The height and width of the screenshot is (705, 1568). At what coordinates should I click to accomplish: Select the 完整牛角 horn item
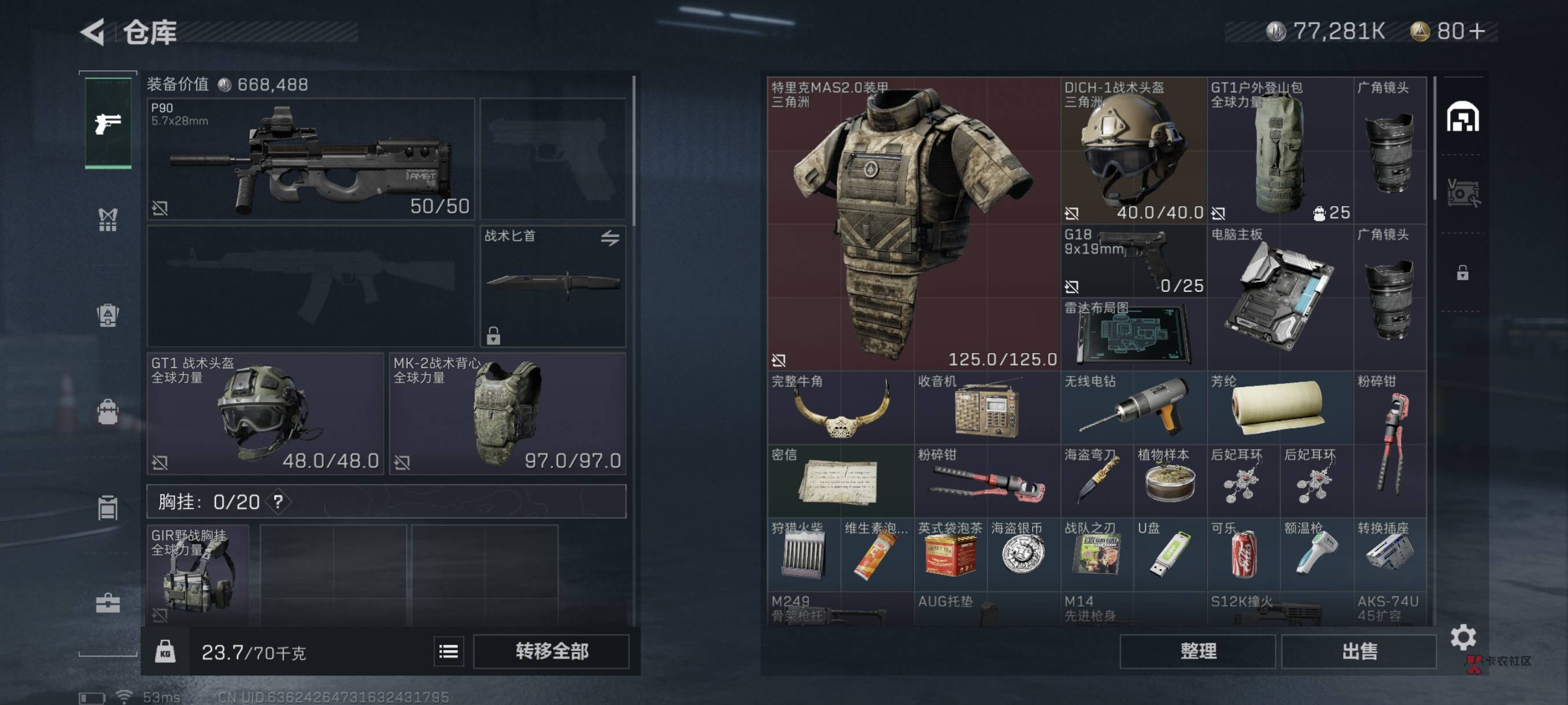840,407
